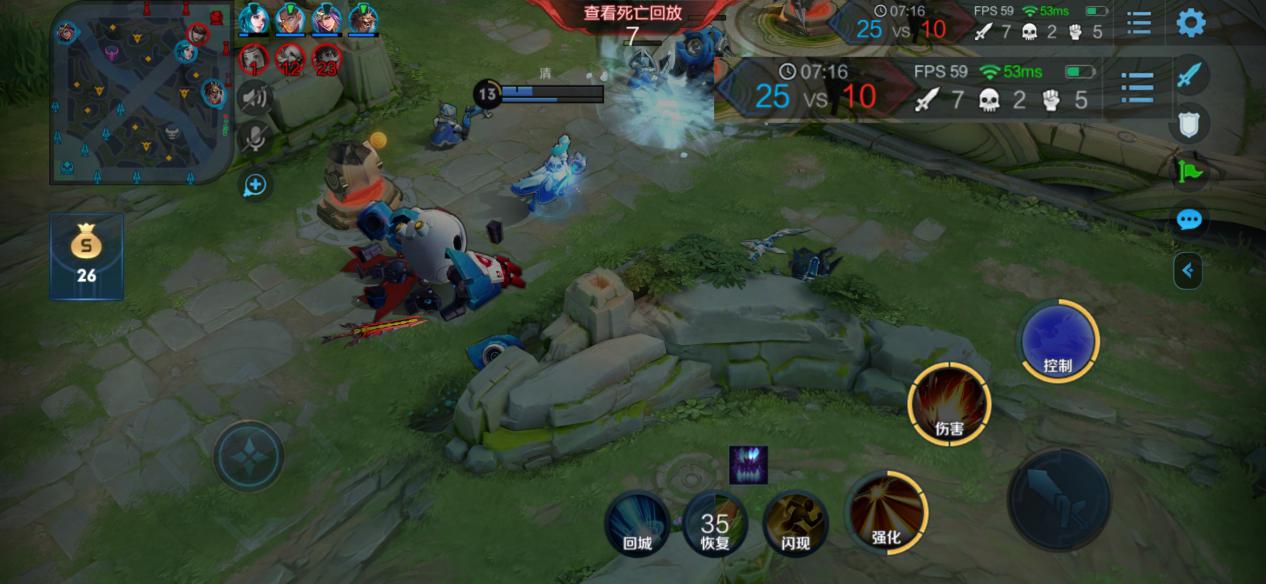This screenshot has width=1266, height=584.
Task: Toggle the microphone icon
Action: pyautogui.click(x=255, y=139)
